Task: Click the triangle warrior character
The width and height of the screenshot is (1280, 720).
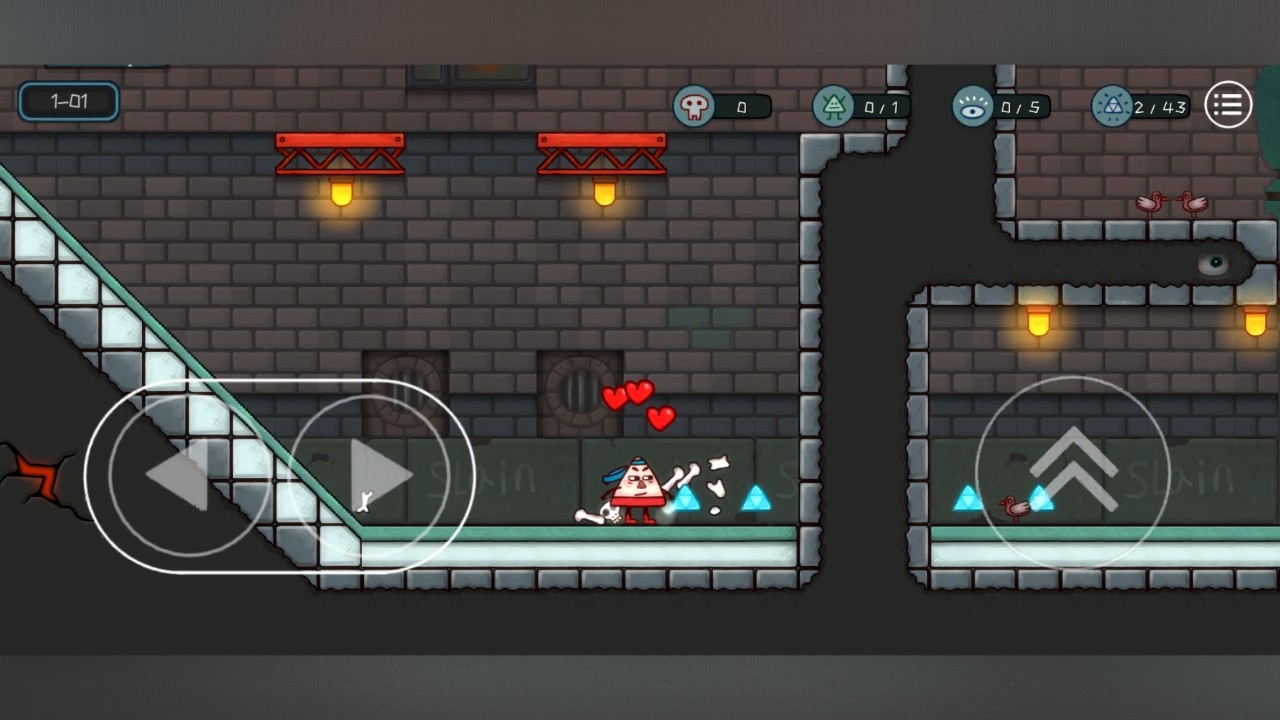Action: [x=640, y=485]
